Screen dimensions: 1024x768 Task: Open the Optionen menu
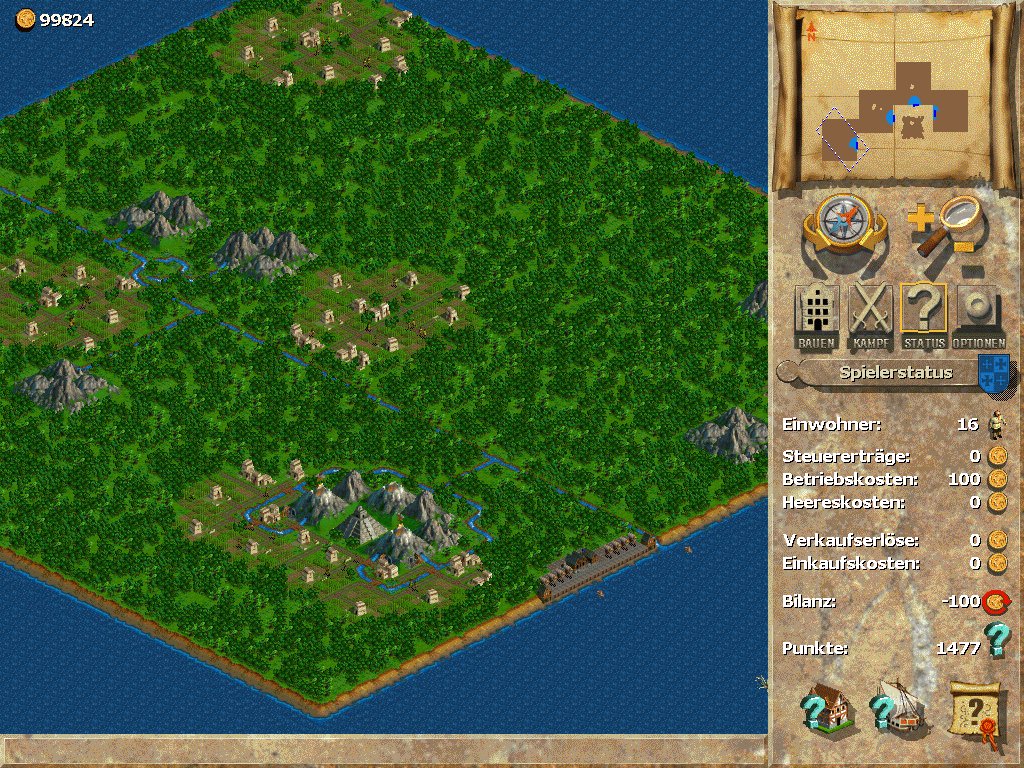pos(977,316)
